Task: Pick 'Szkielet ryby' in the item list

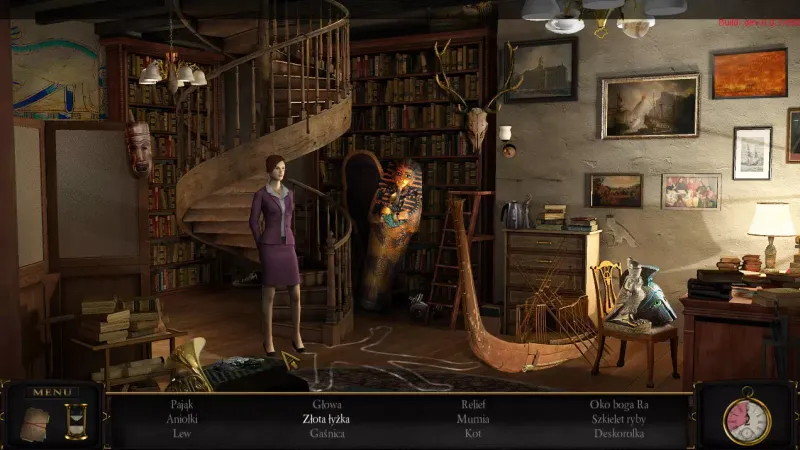Action: (619, 419)
